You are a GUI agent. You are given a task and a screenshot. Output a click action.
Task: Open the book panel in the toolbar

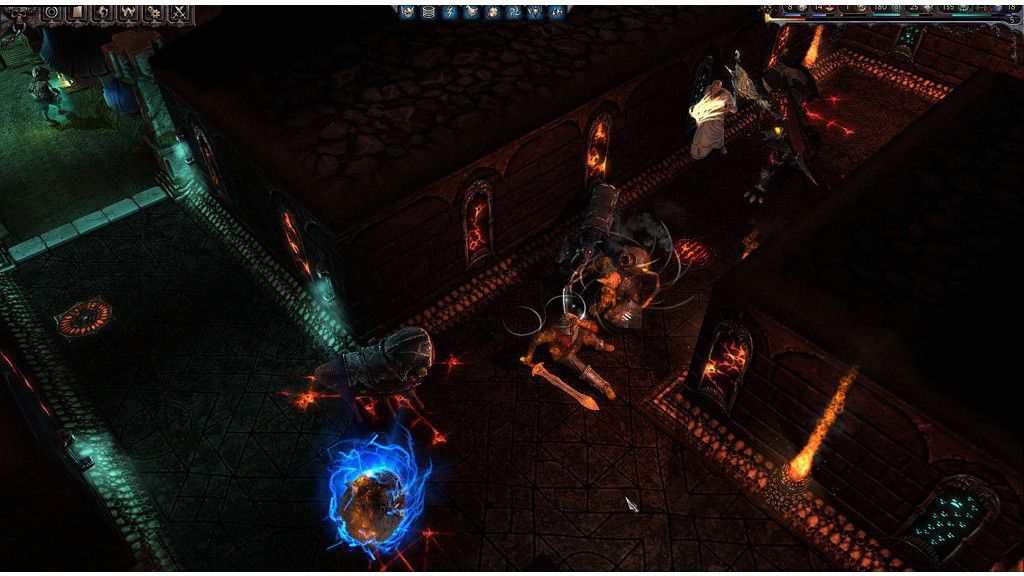coord(77,12)
